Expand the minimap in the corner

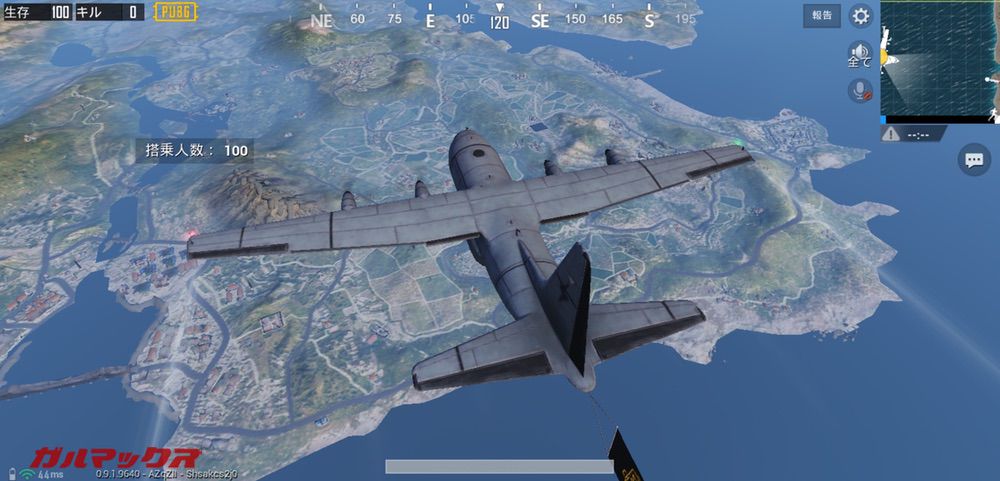click(x=938, y=58)
